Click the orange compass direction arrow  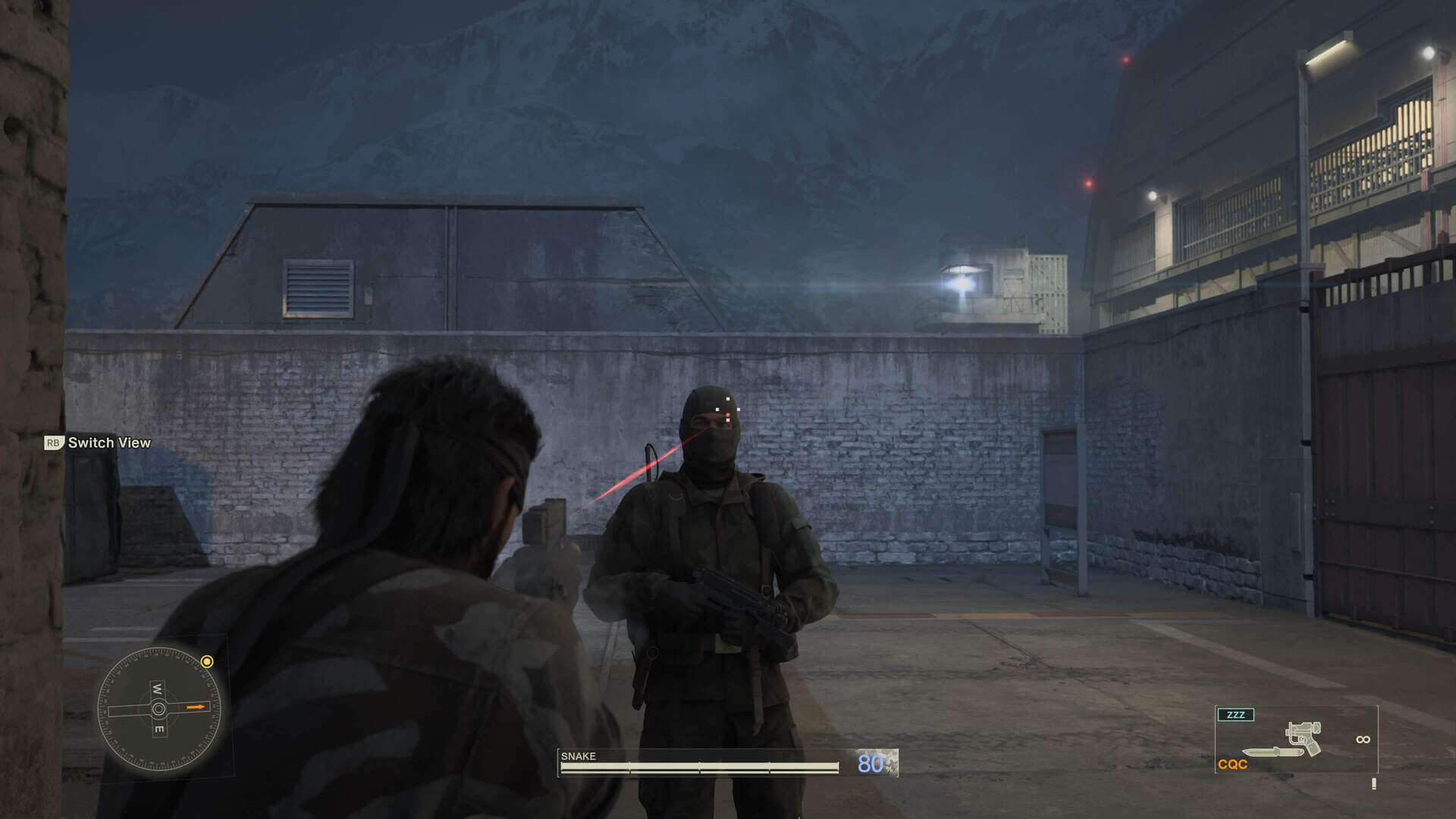click(196, 707)
